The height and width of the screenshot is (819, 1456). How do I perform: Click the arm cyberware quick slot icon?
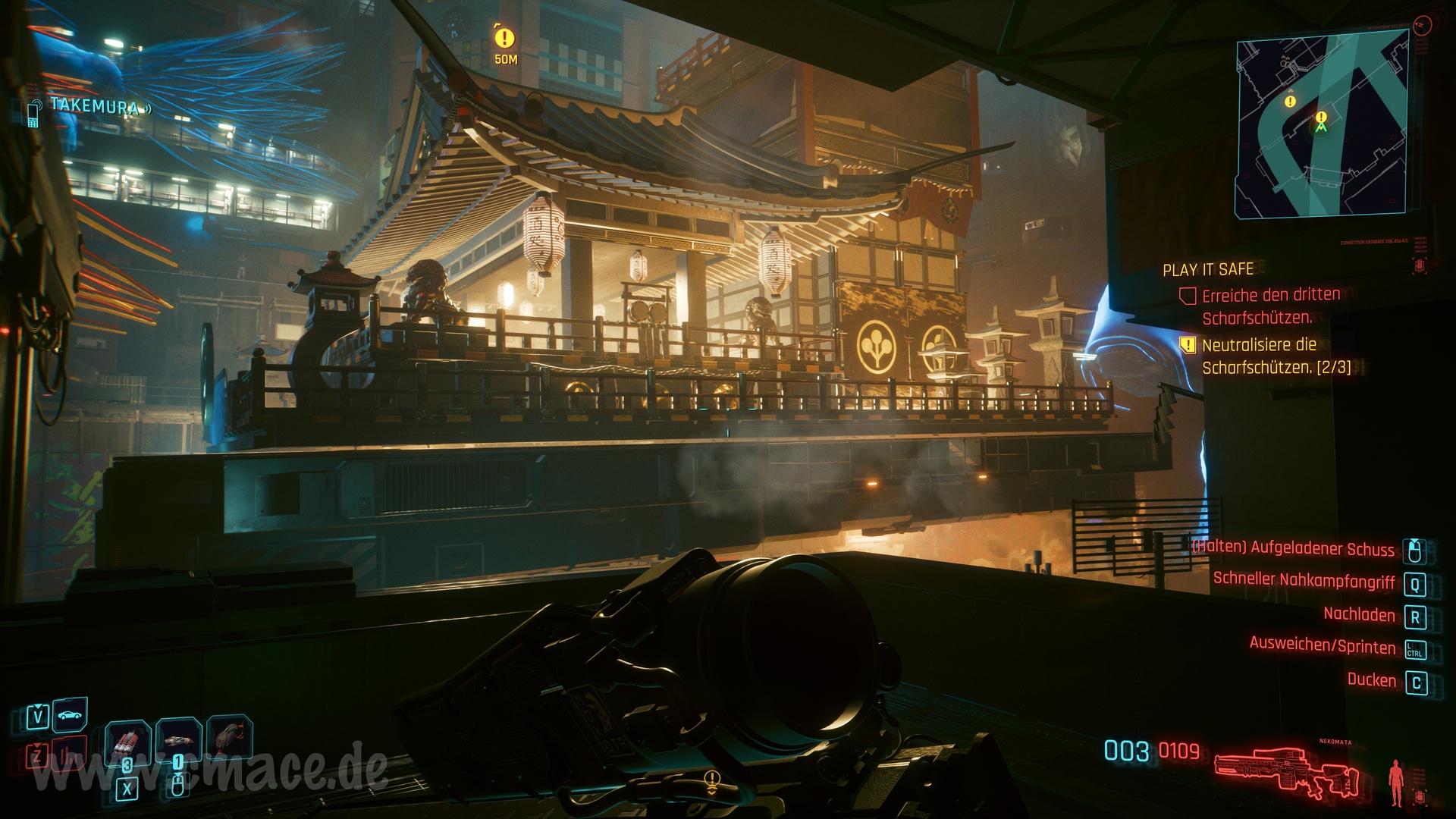coord(229,739)
